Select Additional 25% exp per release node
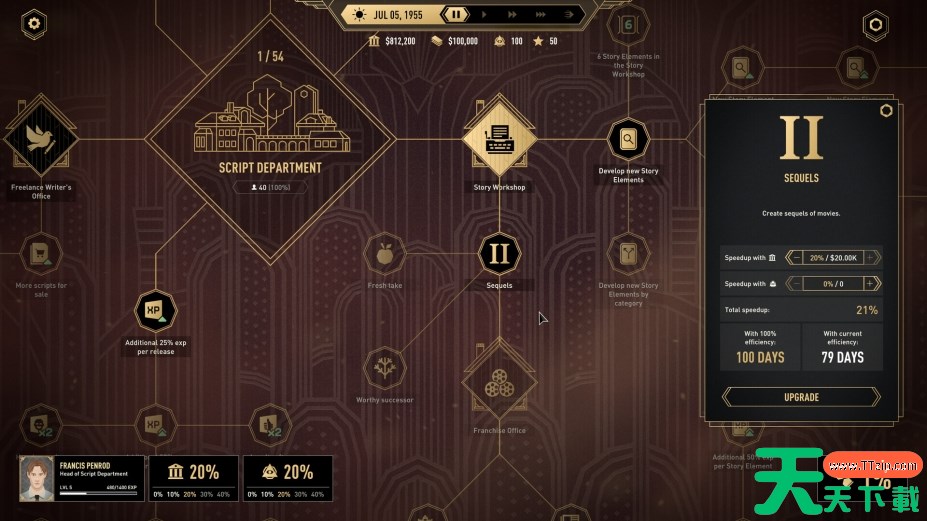927x521 pixels. click(x=155, y=310)
